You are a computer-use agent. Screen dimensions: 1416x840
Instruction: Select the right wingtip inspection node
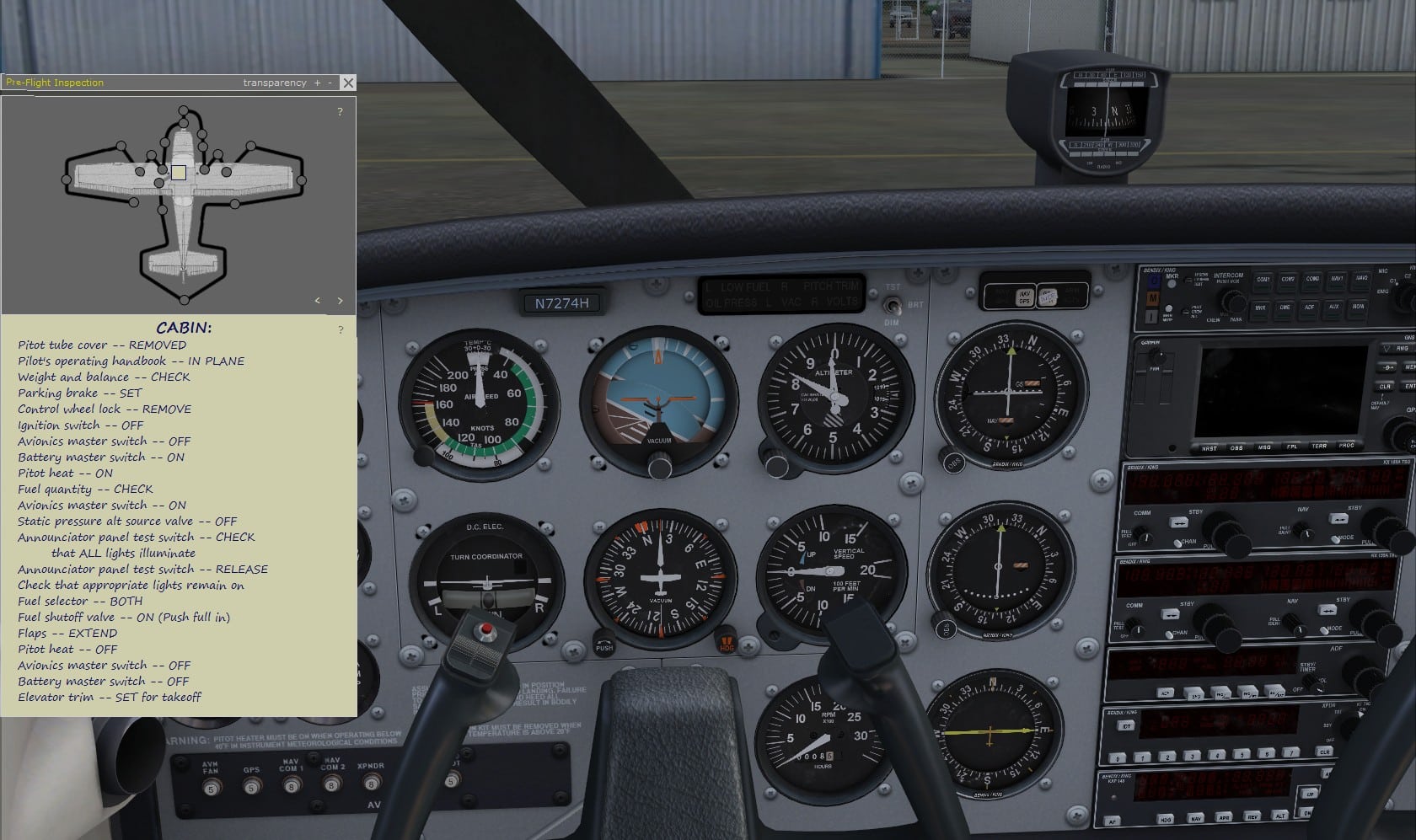302,179
